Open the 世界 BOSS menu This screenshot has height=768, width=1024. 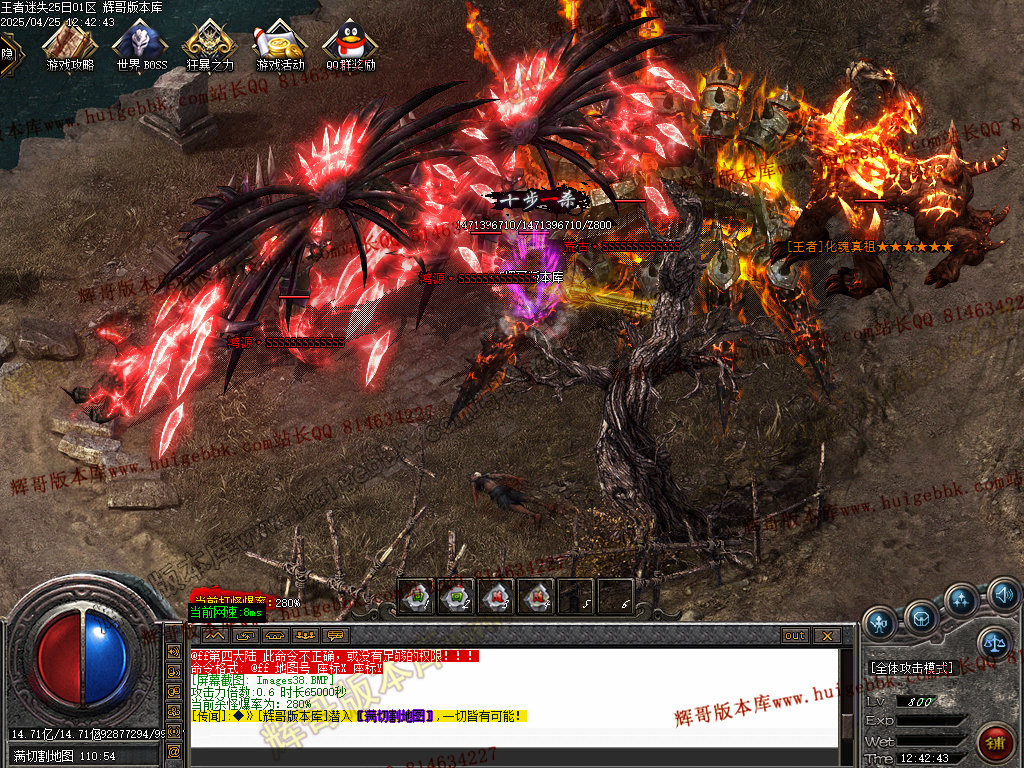(x=141, y=43)
